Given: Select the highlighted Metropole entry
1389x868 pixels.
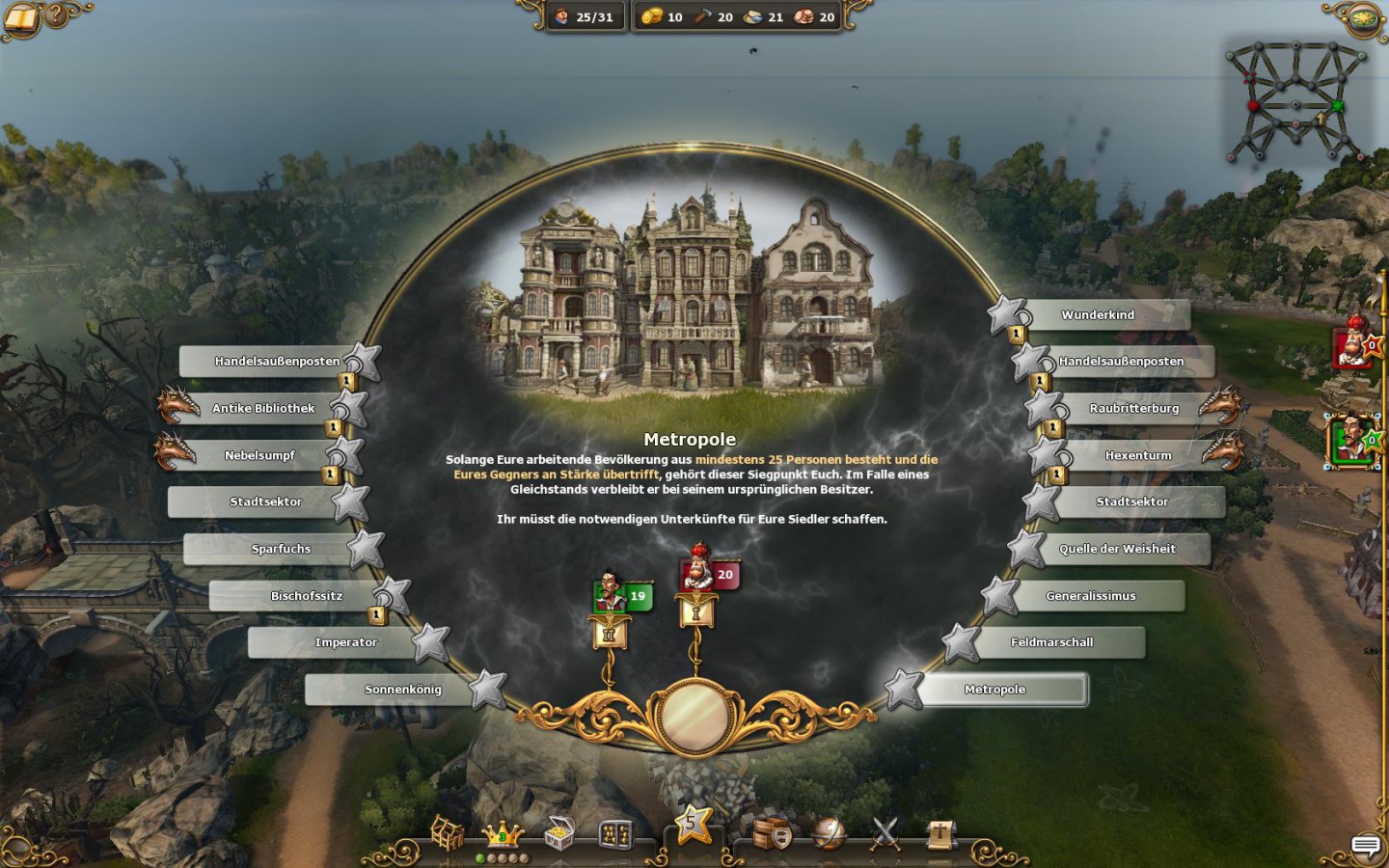Looking at the screenshot, I should coord(995,690).
